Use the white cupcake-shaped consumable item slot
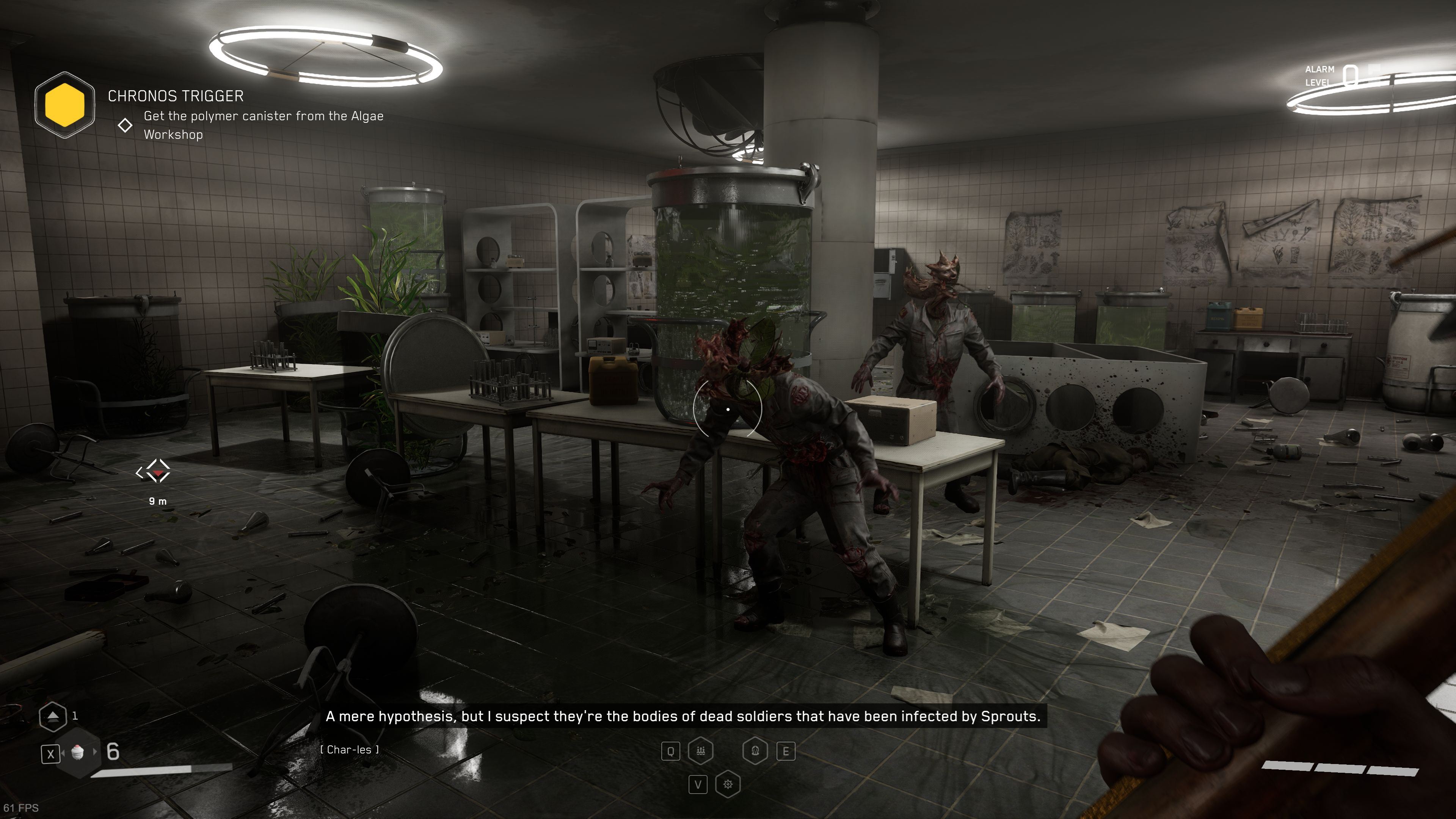 tap(78, 752)
